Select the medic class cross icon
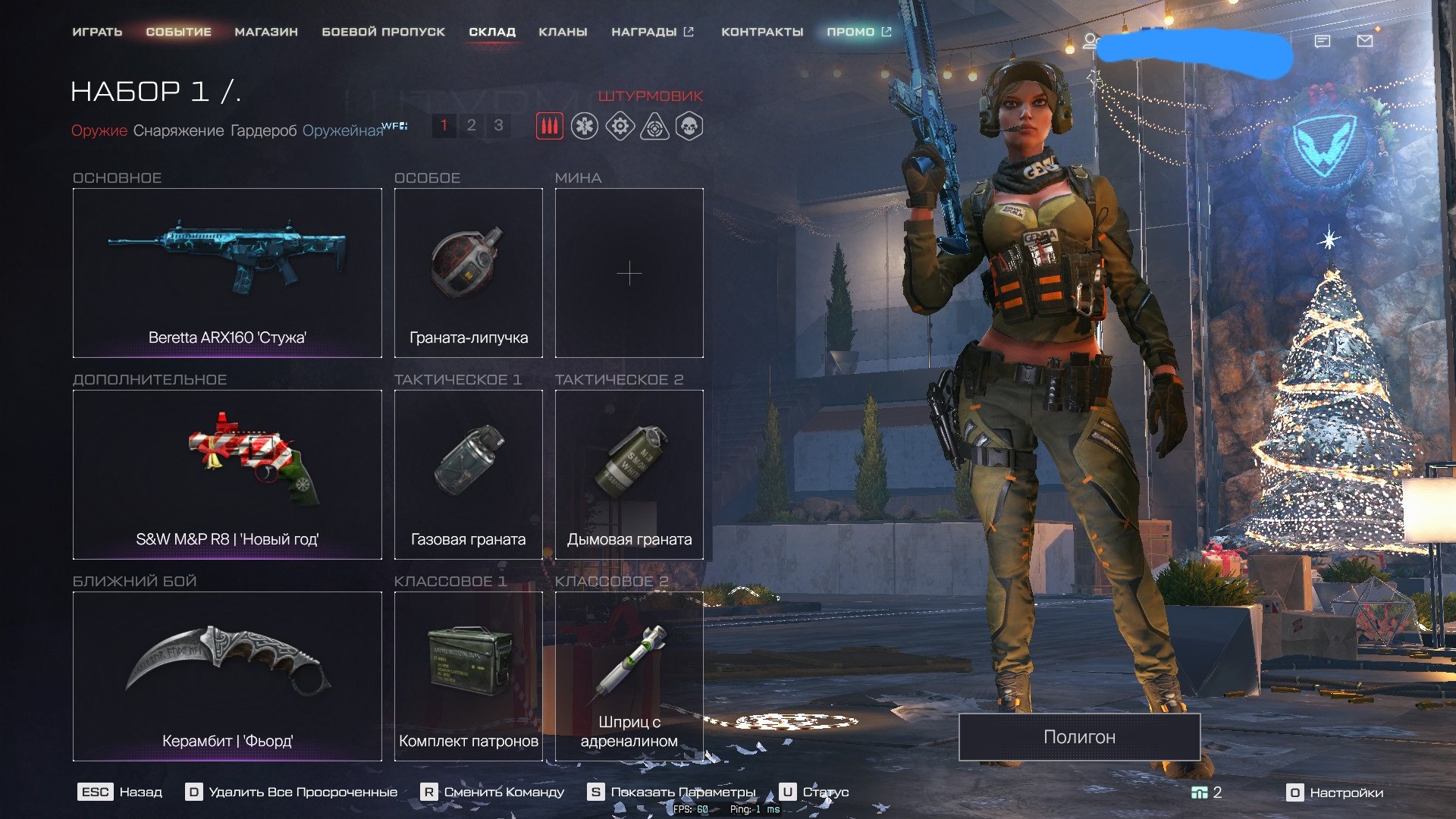1456x819 pixels. point(585,126)
